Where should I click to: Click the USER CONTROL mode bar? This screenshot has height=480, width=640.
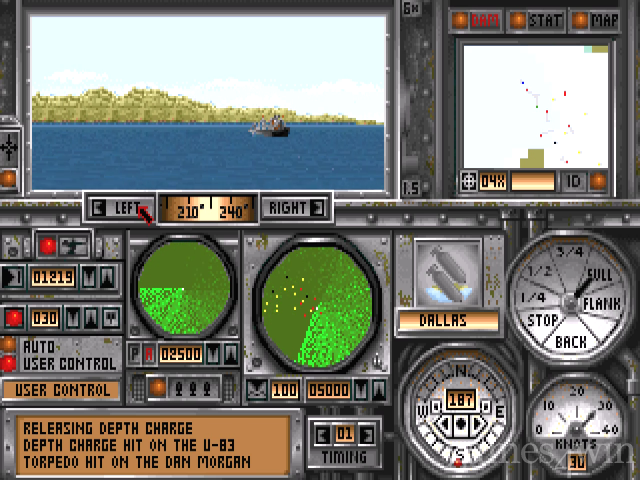click(x=60, y=390)
